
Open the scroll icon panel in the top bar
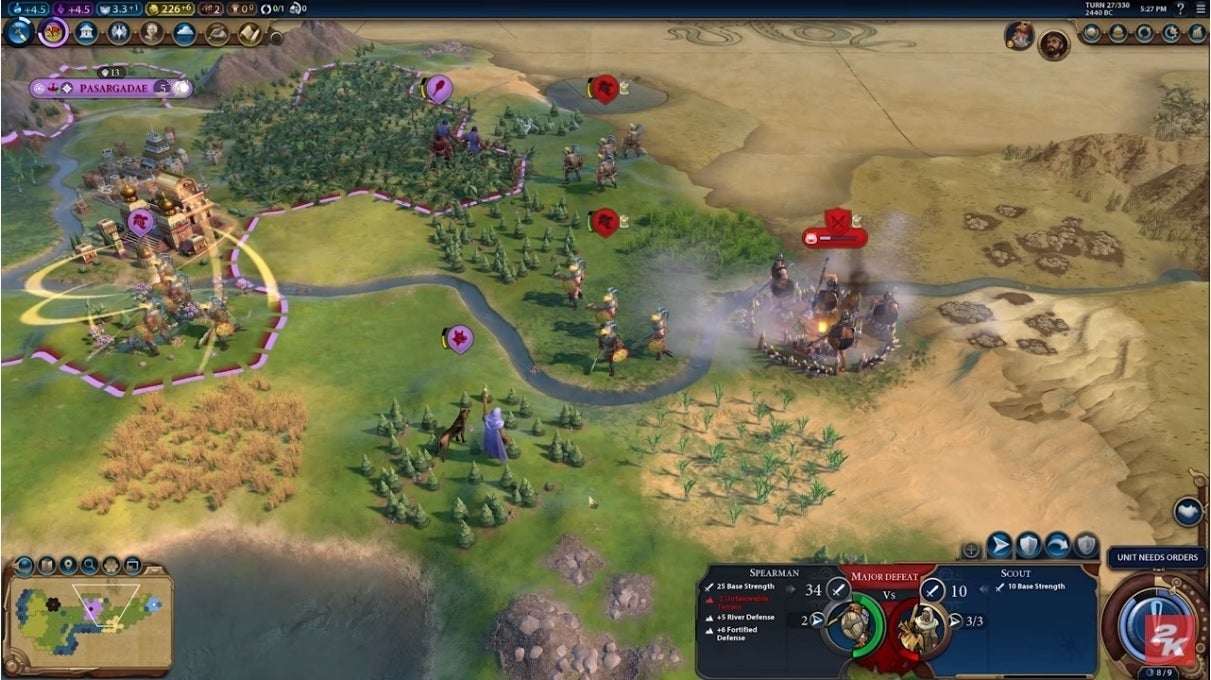pos(249,34)
